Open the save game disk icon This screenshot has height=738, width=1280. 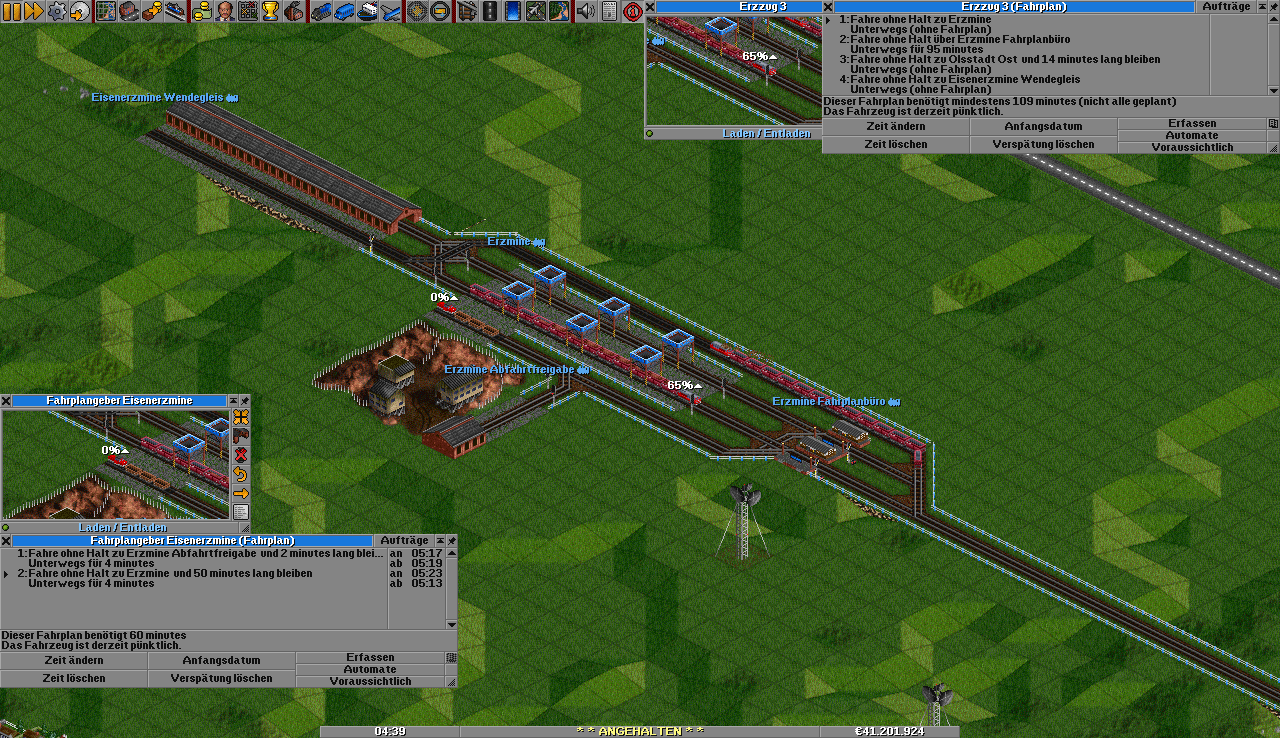pyautogui.click(x=79, y=11)
